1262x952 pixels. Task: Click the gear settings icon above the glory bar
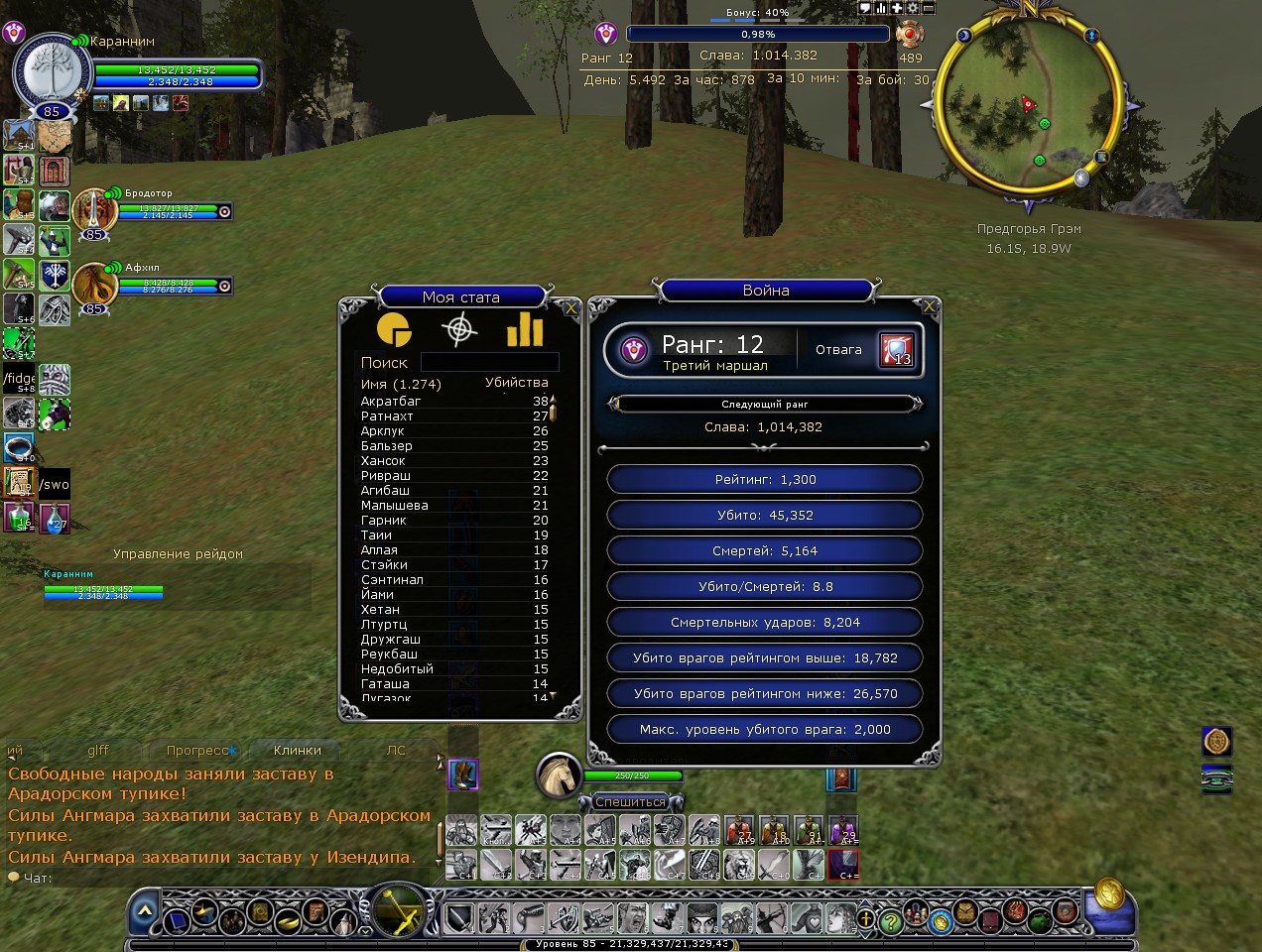(913, 8)
